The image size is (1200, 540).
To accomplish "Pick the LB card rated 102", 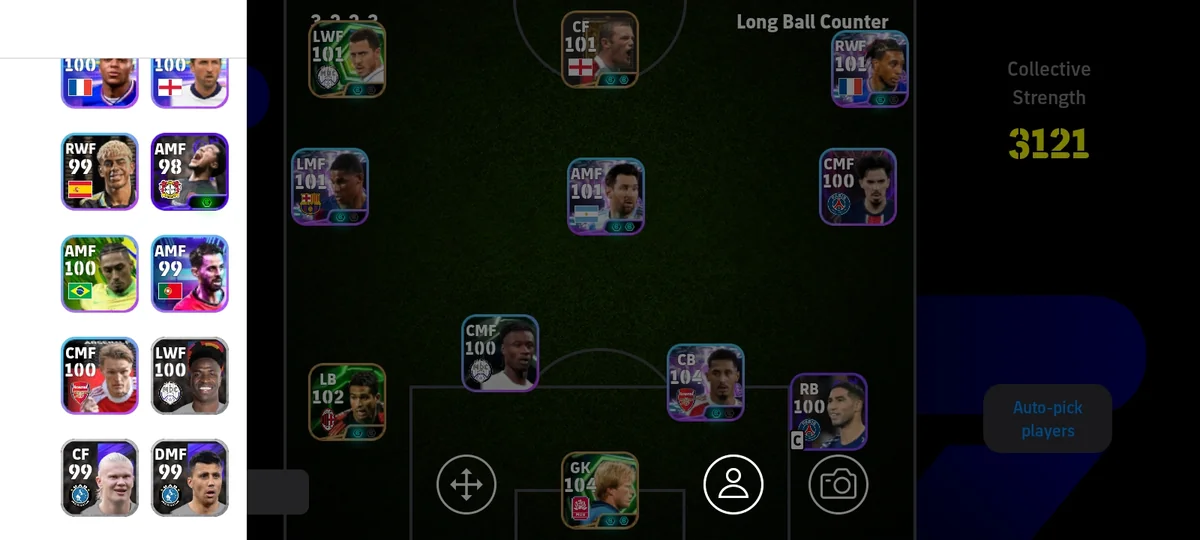I will 347,401.
